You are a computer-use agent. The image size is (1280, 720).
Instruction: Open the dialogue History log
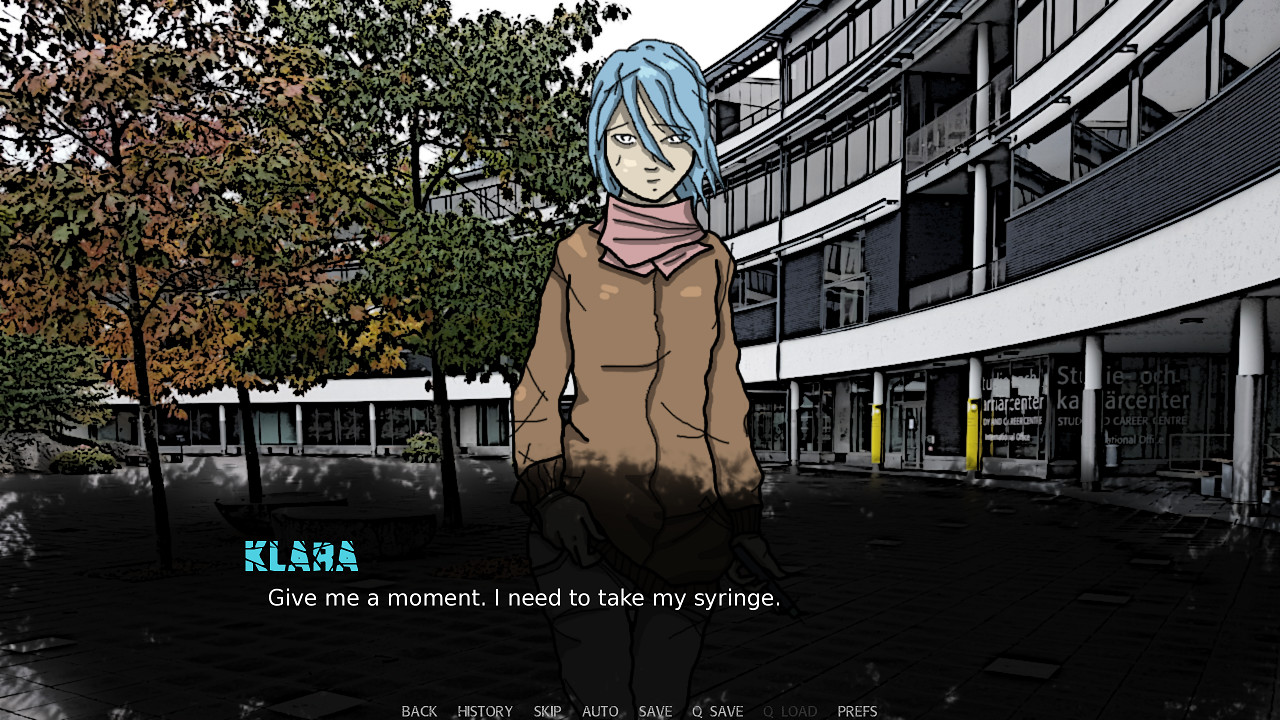[x=485, y=711]
